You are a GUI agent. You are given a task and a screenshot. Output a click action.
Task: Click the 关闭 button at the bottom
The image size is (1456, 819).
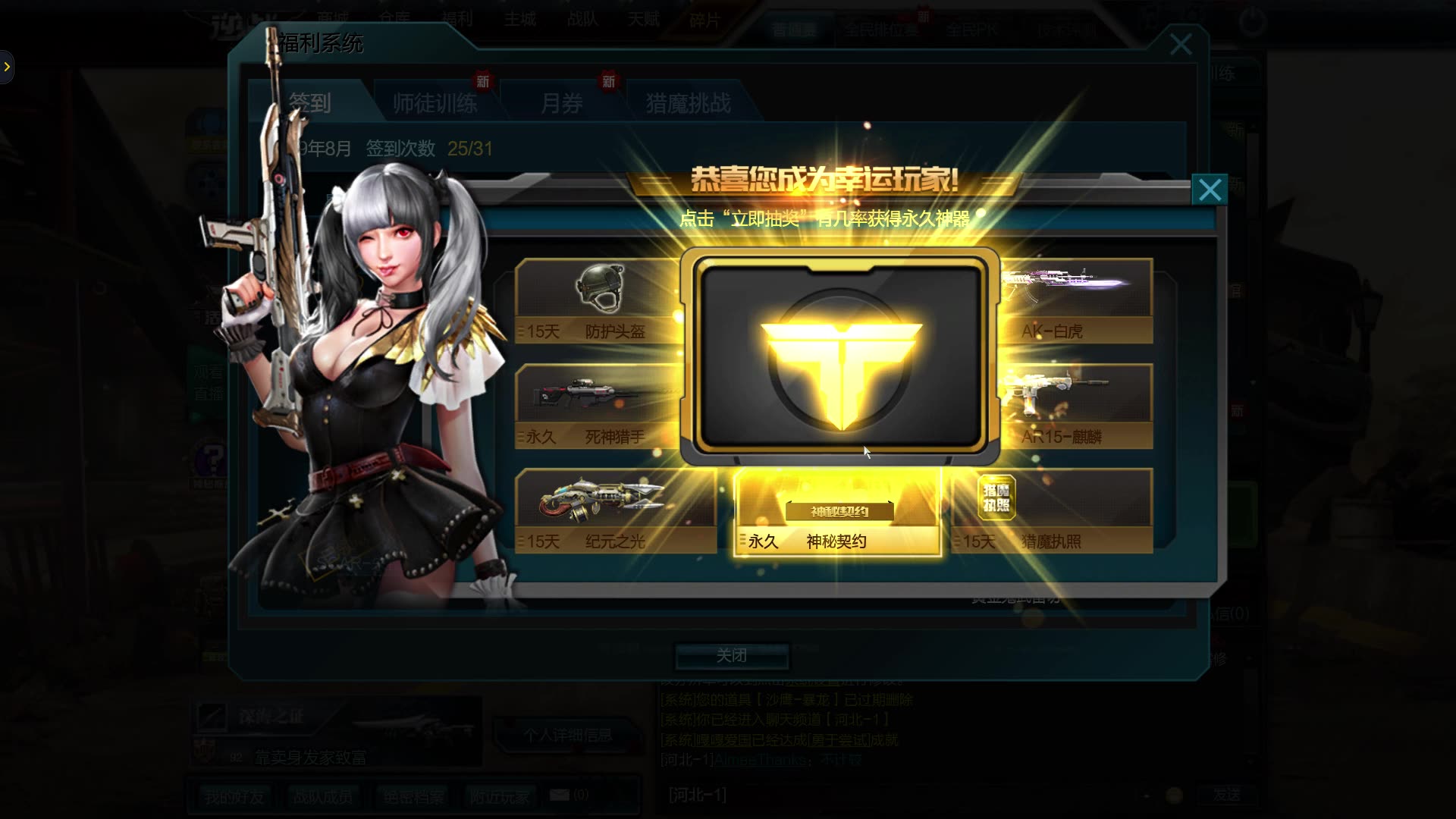tap(732, 656)
